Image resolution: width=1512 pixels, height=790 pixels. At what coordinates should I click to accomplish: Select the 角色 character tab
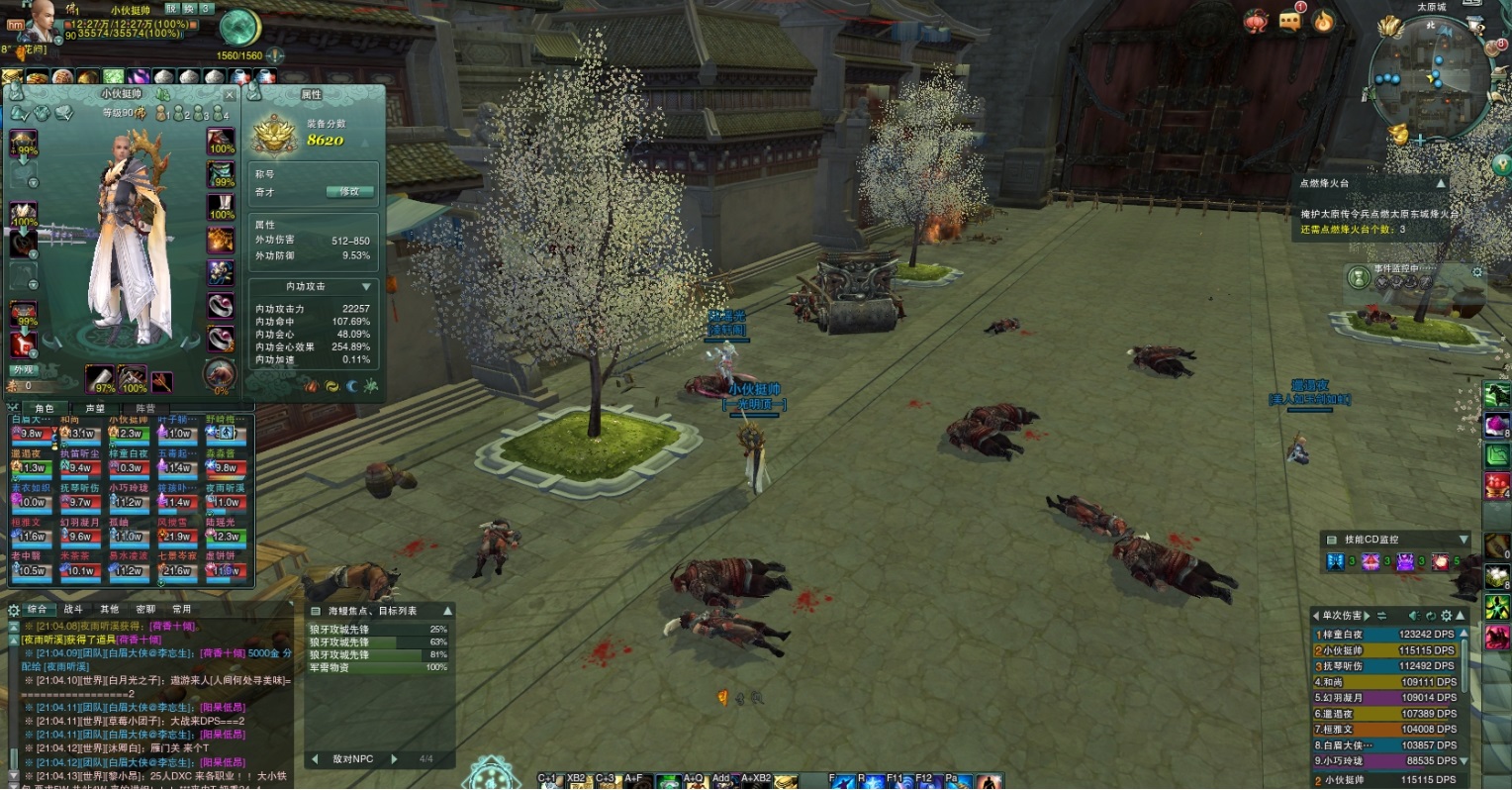tap(45, 408)
